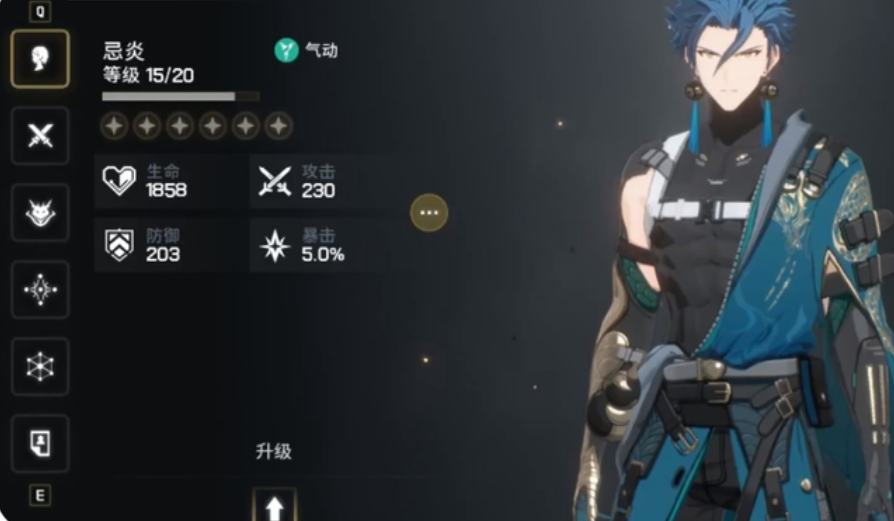Screen dimensions: 894x521
Task: Switch to the hexagon resonance chain tab
Action: [x=40, y=366]
